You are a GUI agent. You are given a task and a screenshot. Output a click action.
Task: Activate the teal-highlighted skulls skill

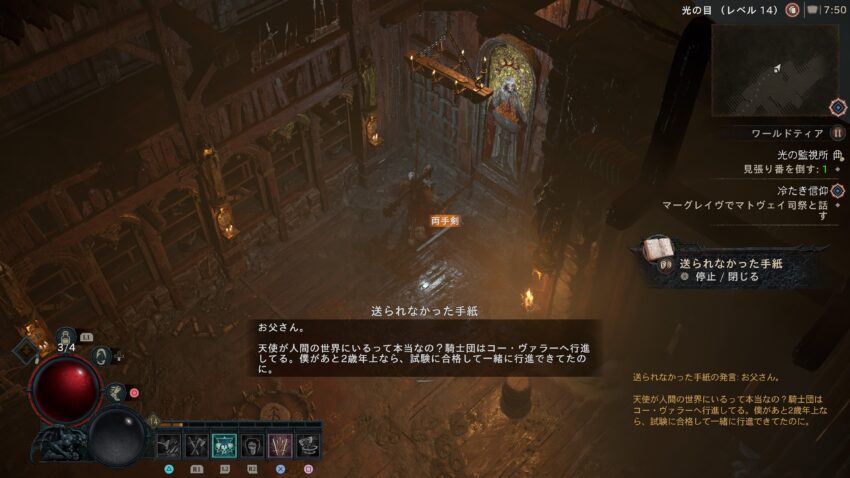pyautogui.click(x=224, y=445)
